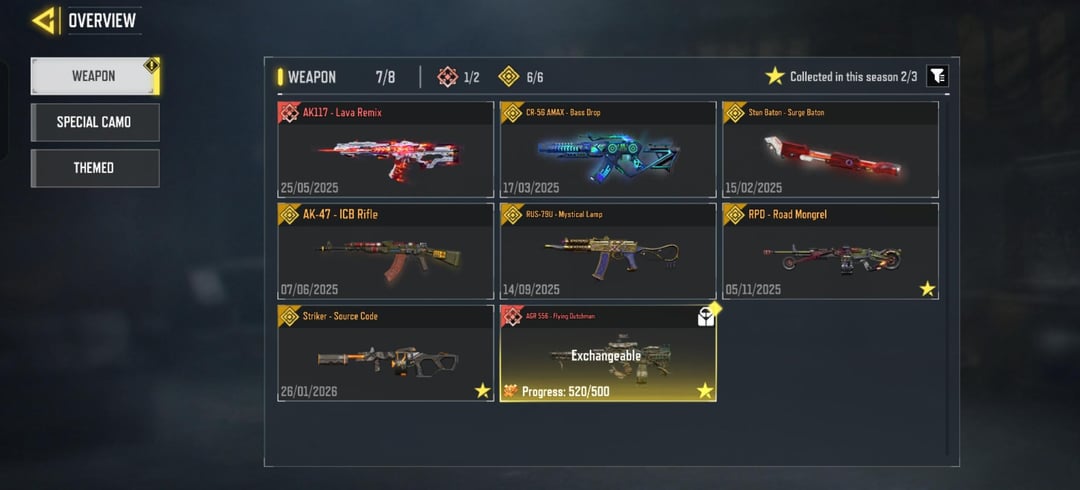
Task: Select the RPD Road Mongrel card
Action: pos(830,252)
